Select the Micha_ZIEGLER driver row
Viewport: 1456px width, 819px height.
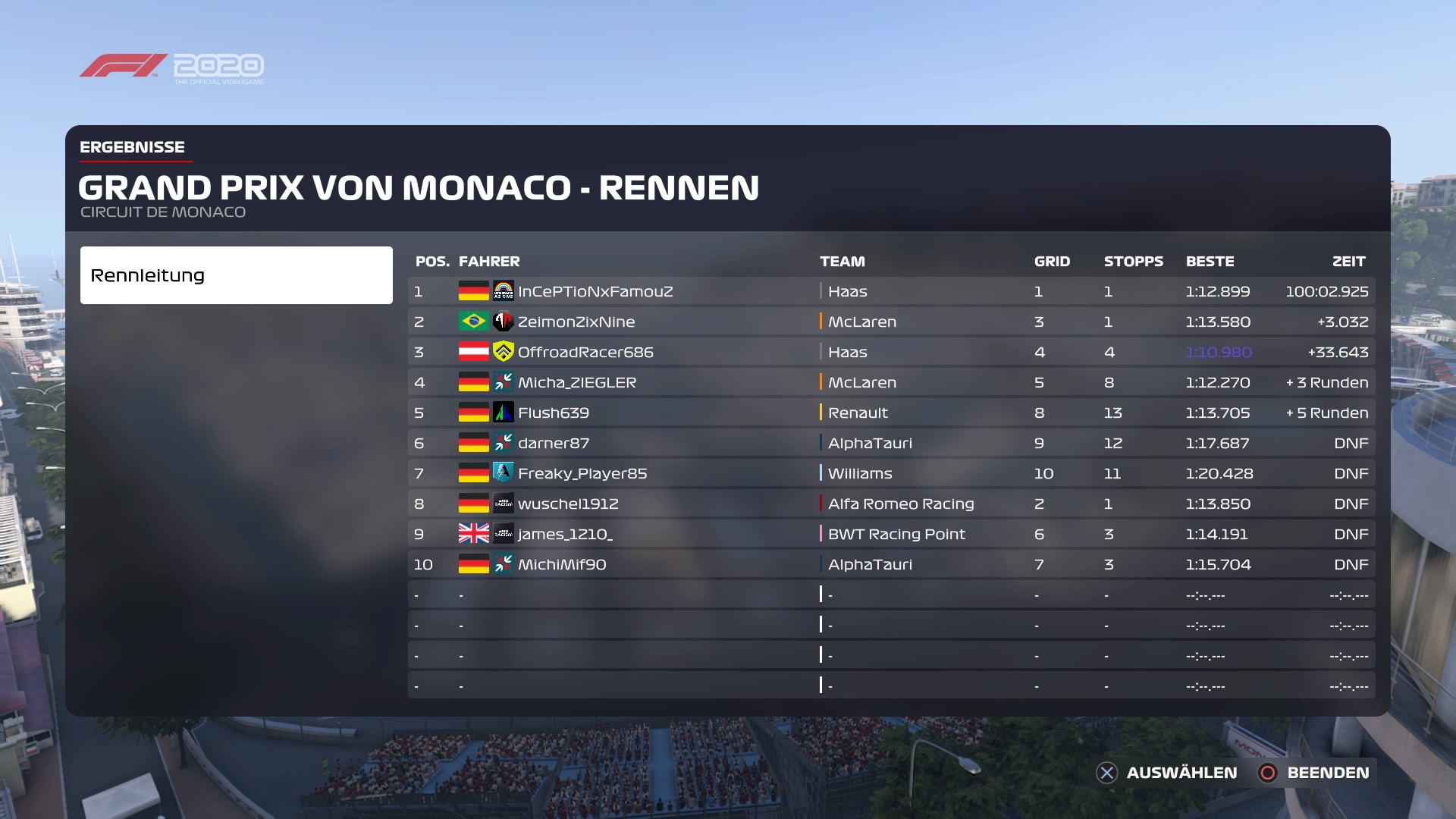click(x=576, y=382)
